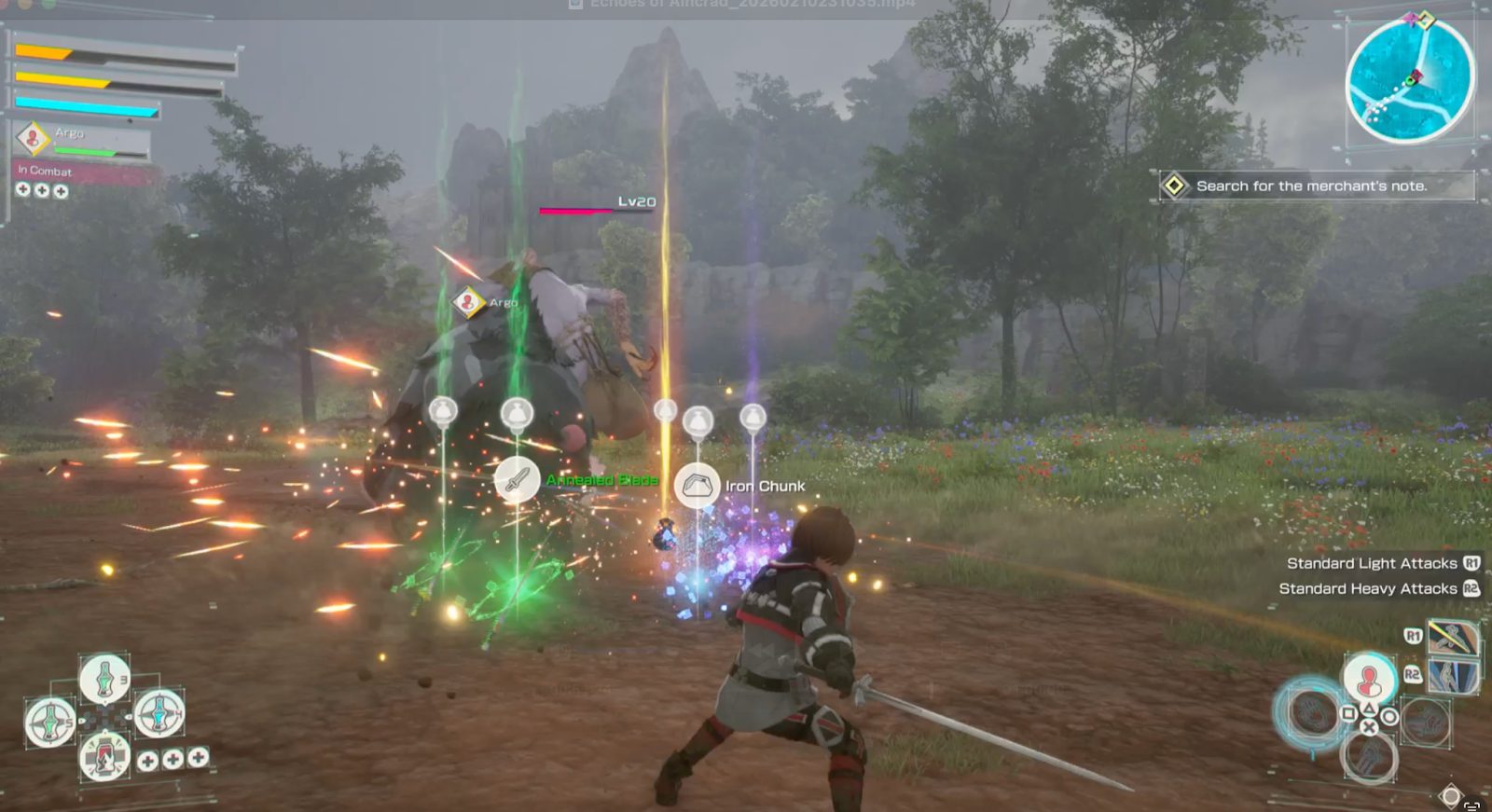The width and height of the screenshot is (1492, 812).
Task: Pick the Annealed Blade loot icon
Action: click(517, 480)
